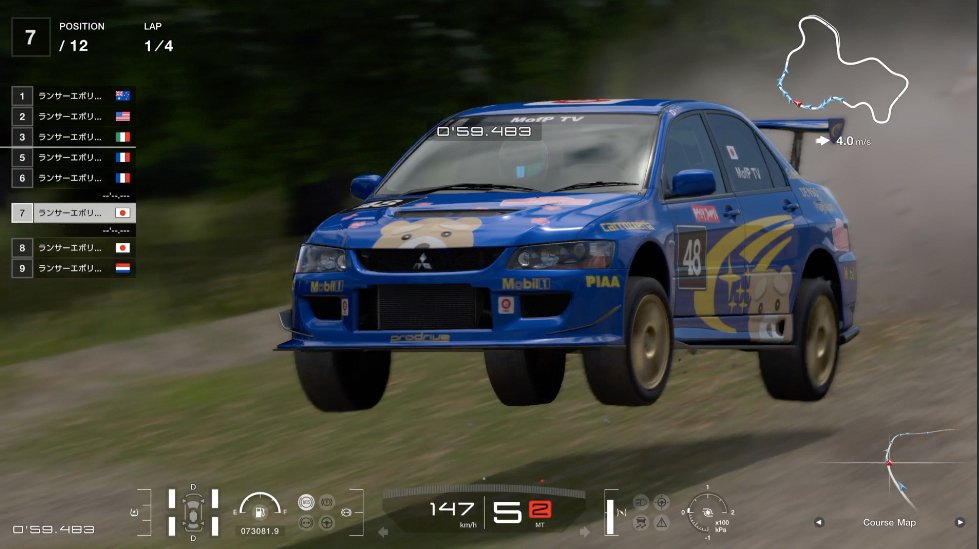Pick the ninth-place driver with Dutch flag
Image resolution: width=979 pixels, height=549 pixels.
(72, 268)
